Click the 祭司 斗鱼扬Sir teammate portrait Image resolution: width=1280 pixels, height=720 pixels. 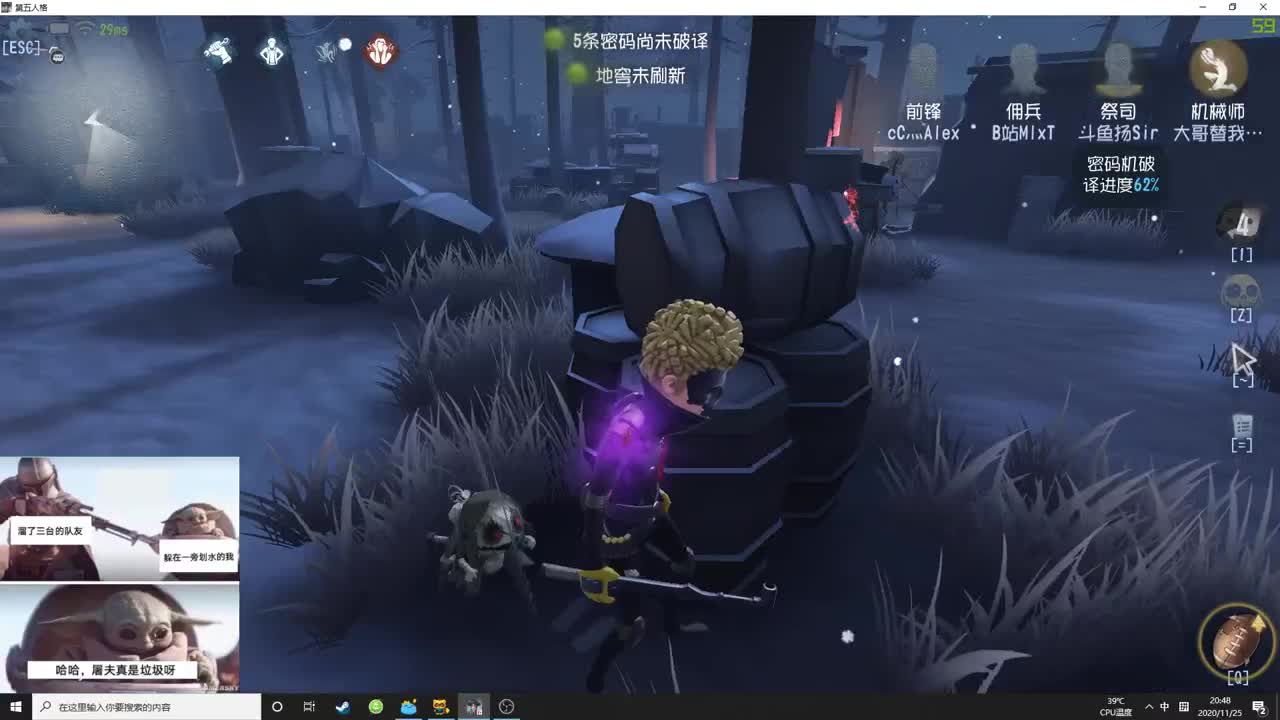1118,71
